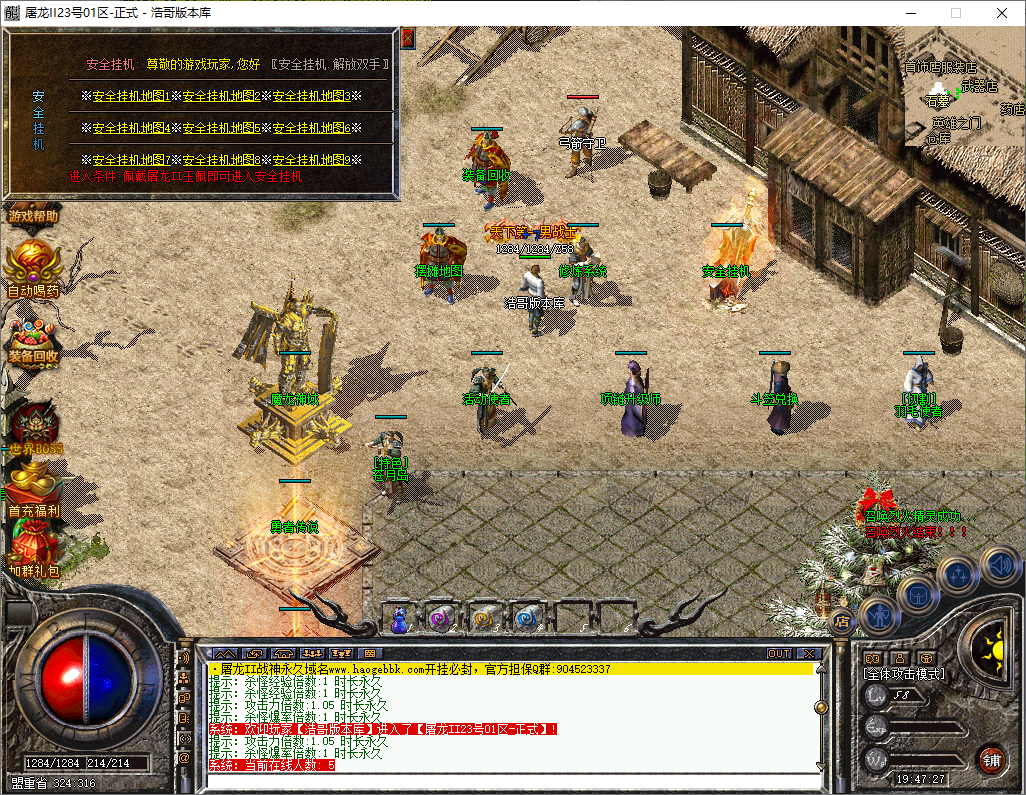The image size is (1026, 795).
Task: Open the 游戏帮助 game help button
Action: point(34,215)
